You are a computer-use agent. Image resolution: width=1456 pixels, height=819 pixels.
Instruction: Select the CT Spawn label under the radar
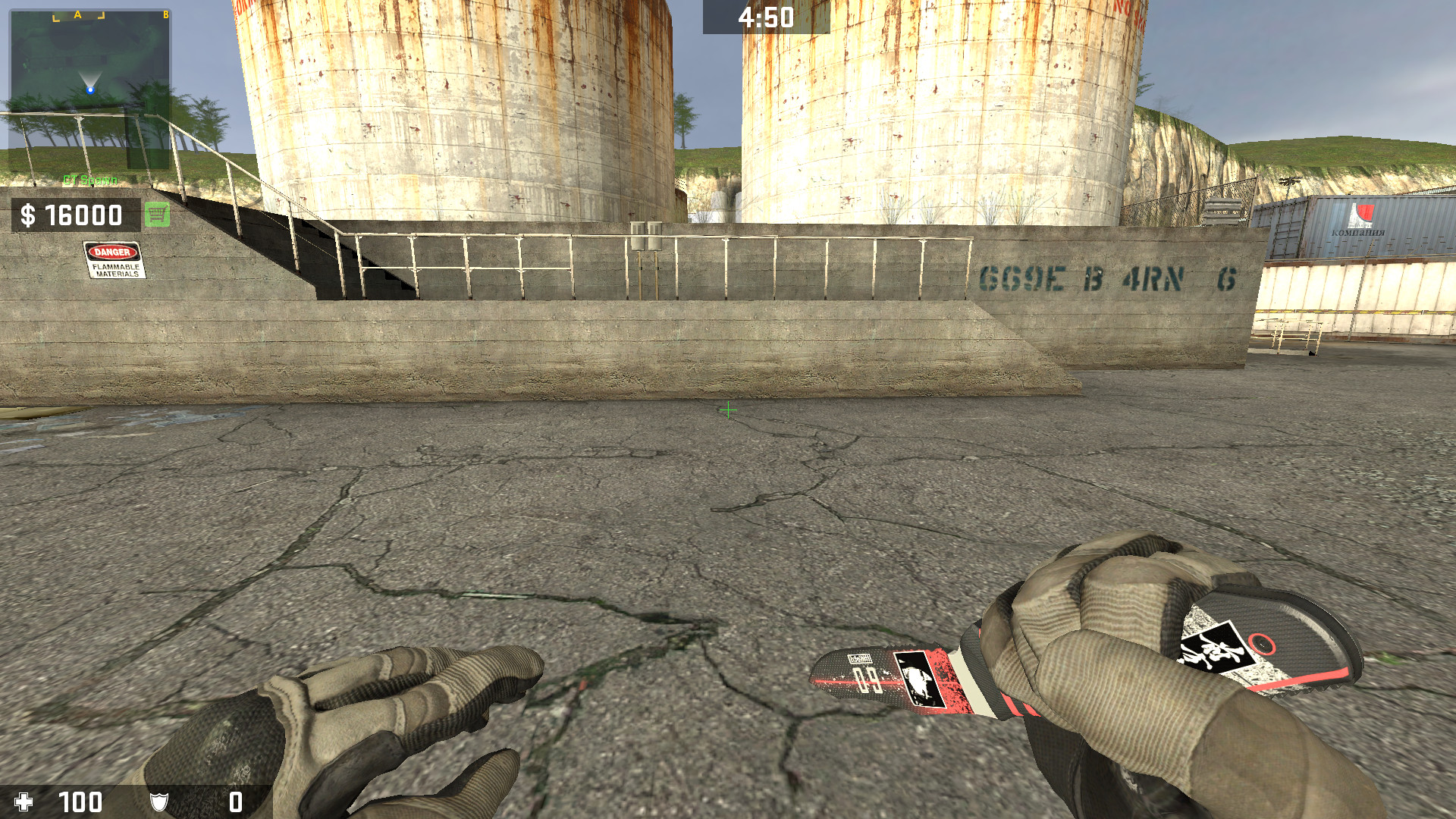tap(88, 180)
